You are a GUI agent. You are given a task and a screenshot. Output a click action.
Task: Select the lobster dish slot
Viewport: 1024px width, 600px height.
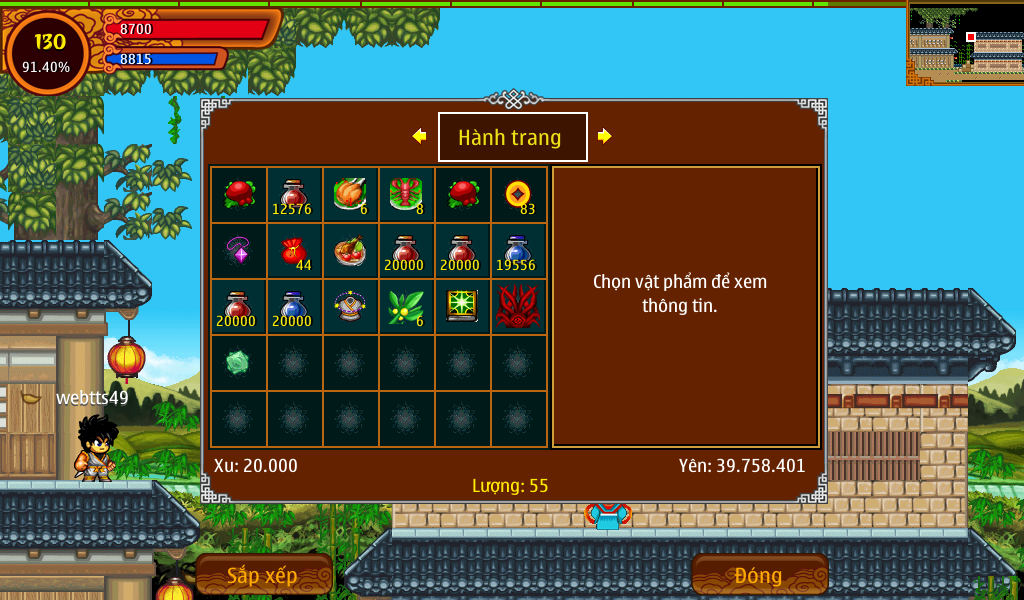pyautogui.click(x=406, y=195)
